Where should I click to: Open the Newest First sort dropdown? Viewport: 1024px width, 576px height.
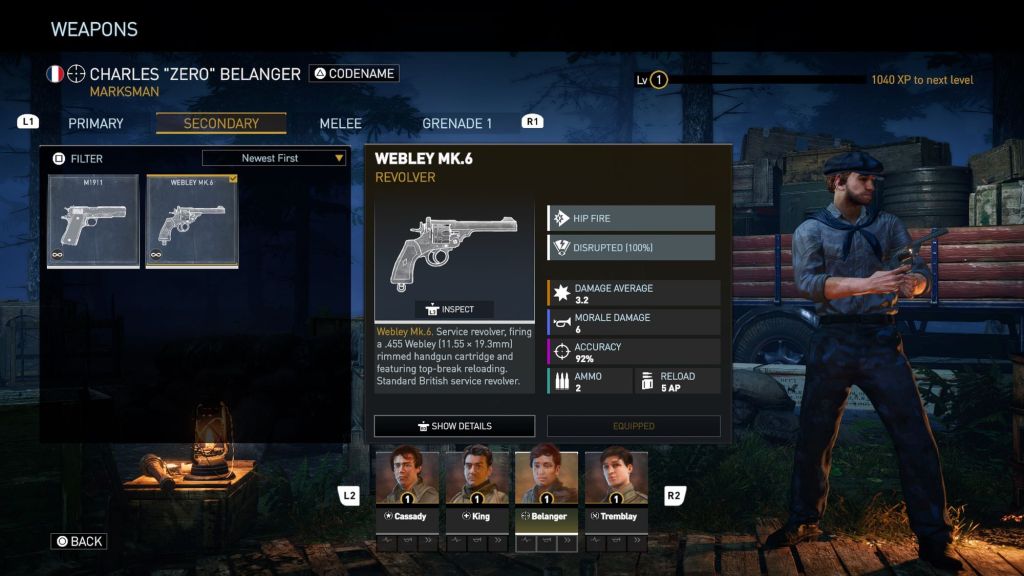(274, 158)
